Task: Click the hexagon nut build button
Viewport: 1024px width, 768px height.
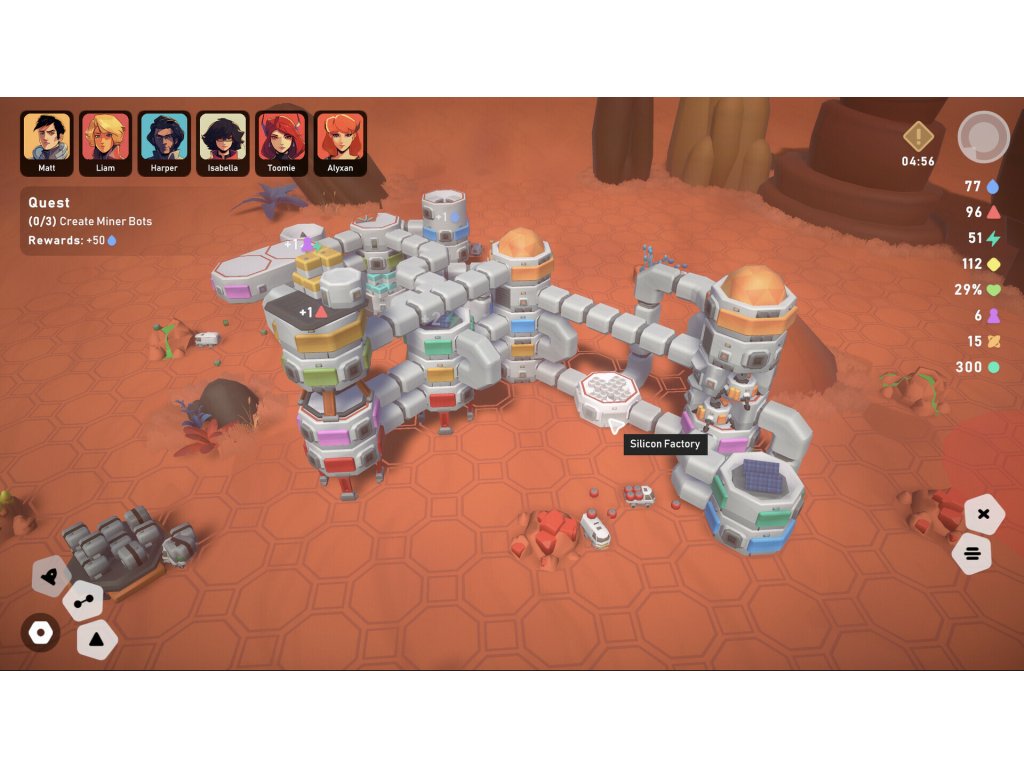Action: coord(41,633)
